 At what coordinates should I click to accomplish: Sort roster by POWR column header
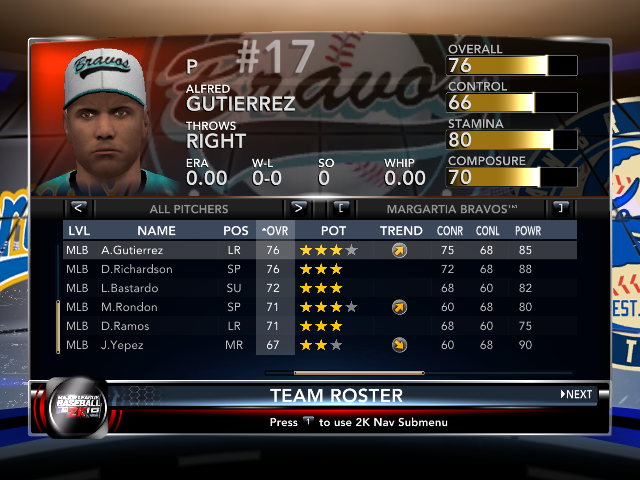(x=527, y=230)
